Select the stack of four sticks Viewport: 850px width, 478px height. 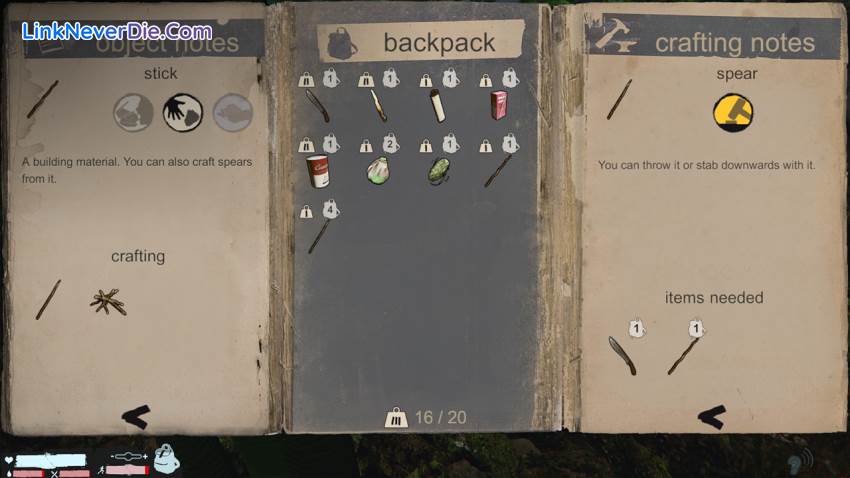click(x=319, y=236)
